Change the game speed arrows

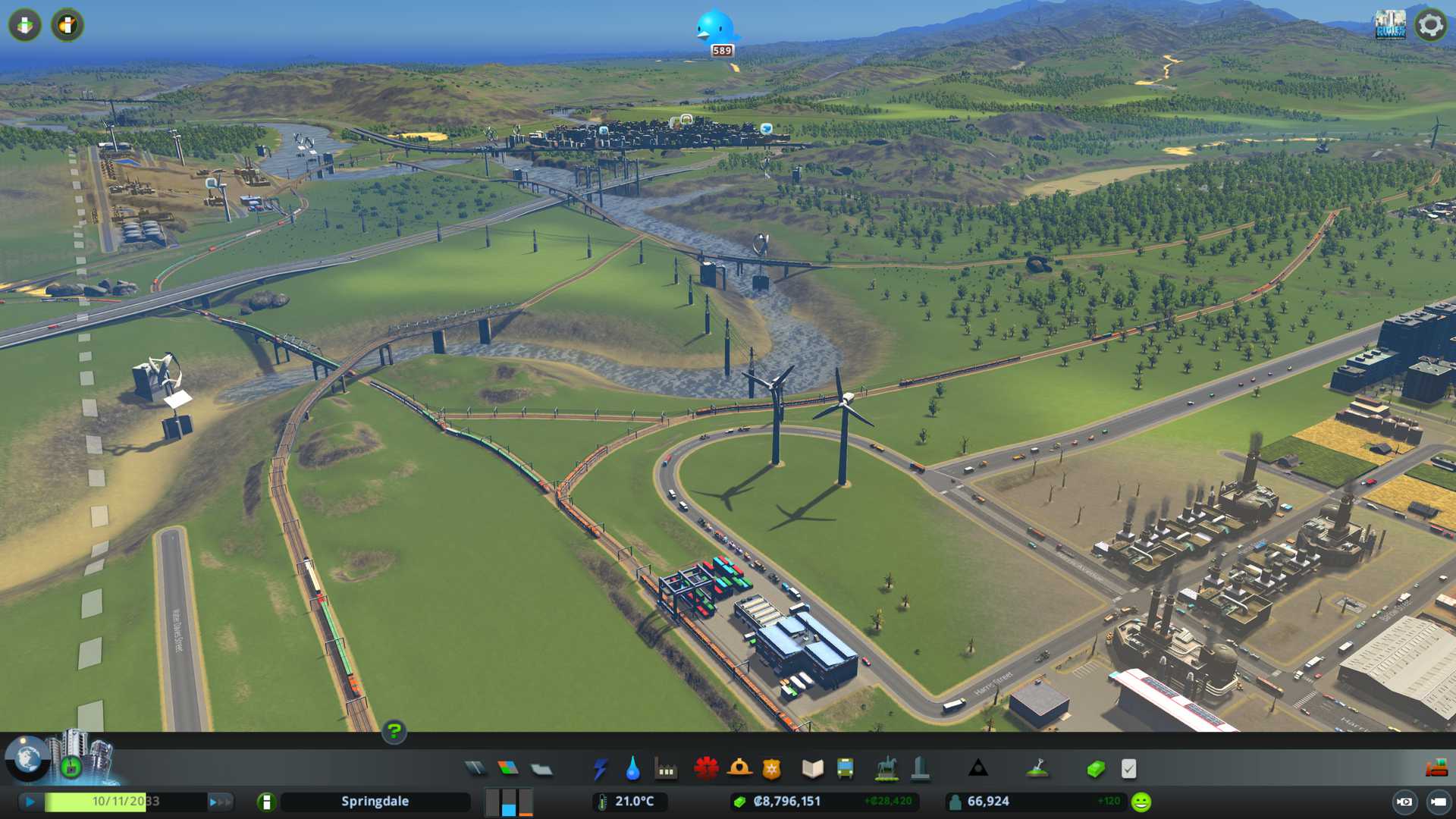pos(219,802)
